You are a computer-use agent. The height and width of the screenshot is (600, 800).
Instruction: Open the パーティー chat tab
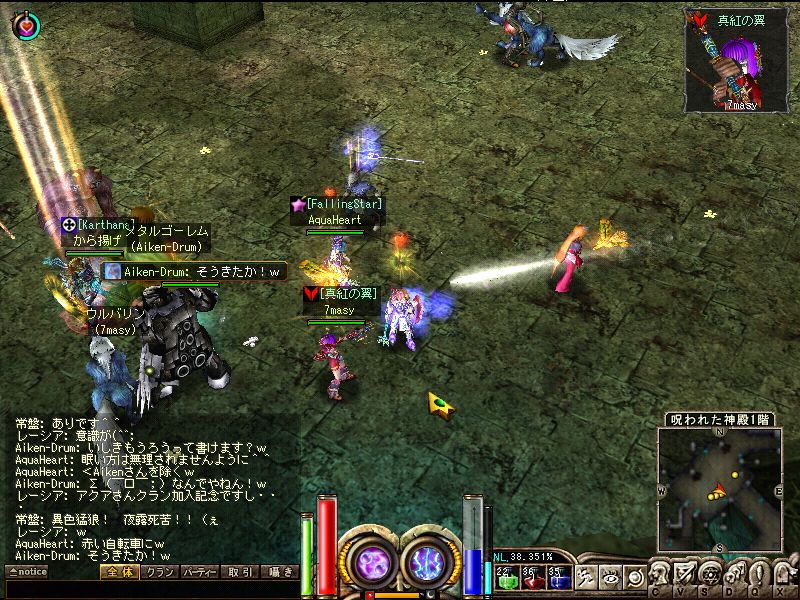(200, 572)
